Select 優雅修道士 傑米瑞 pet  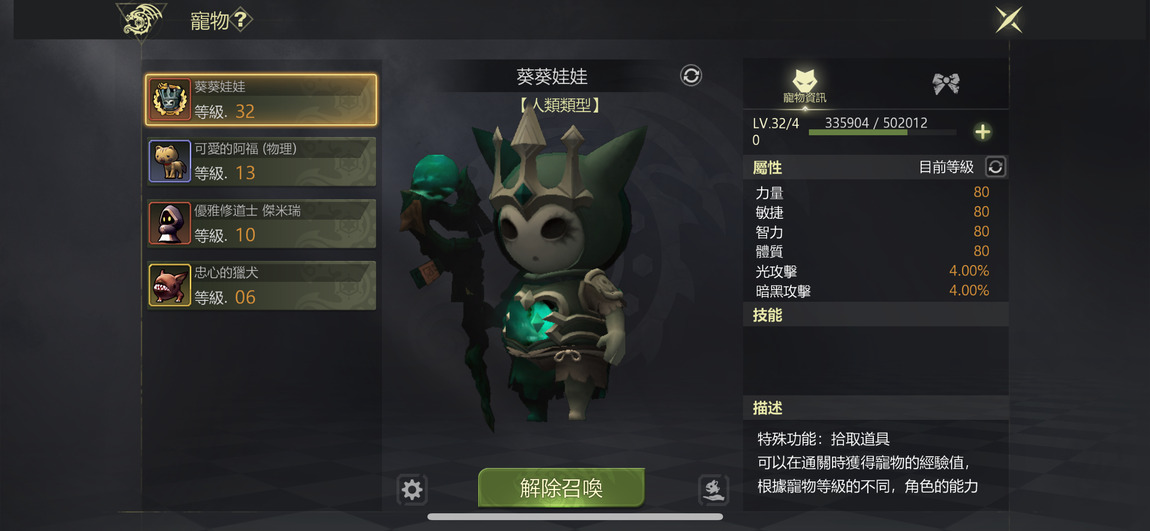coord(261,223)
